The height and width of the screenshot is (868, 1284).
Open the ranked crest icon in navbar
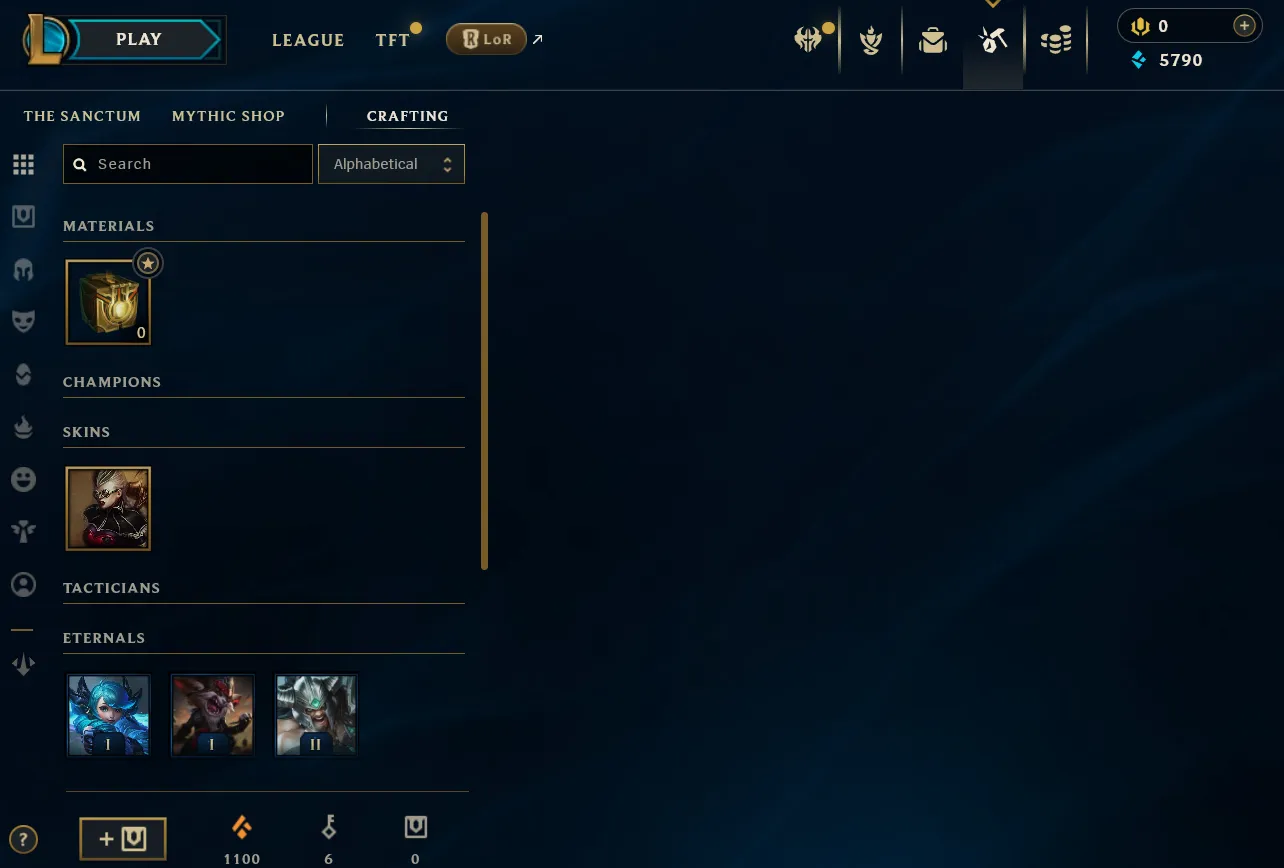click(x=870, y=40)
